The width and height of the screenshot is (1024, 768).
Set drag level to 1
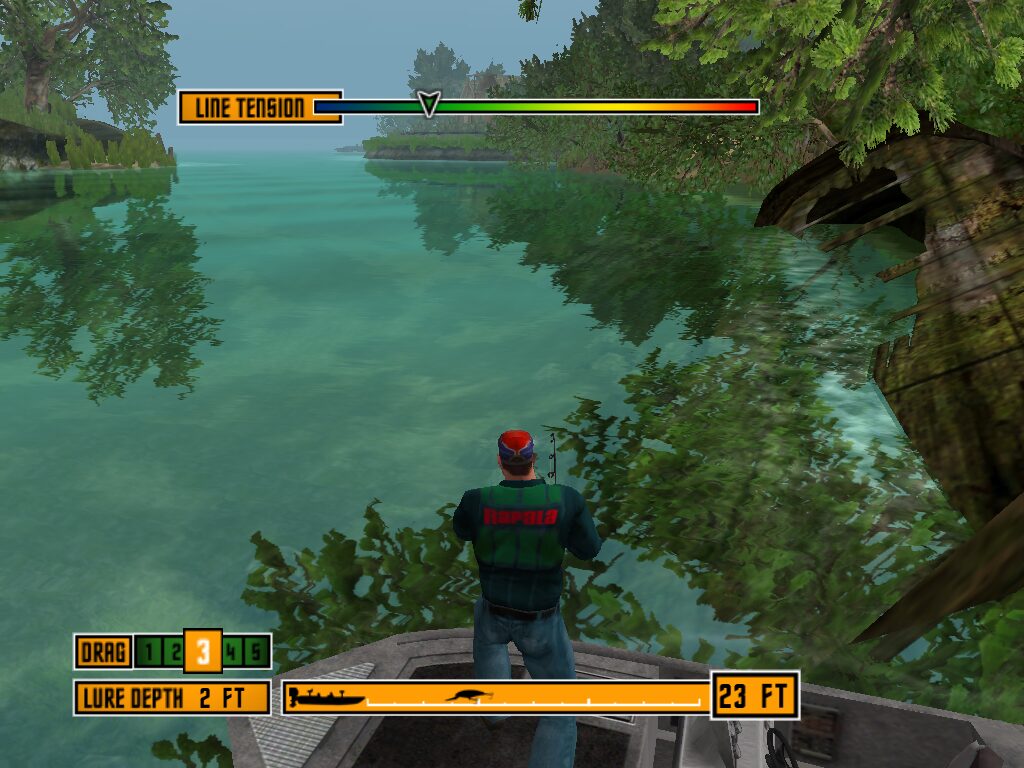click(149, 653)
